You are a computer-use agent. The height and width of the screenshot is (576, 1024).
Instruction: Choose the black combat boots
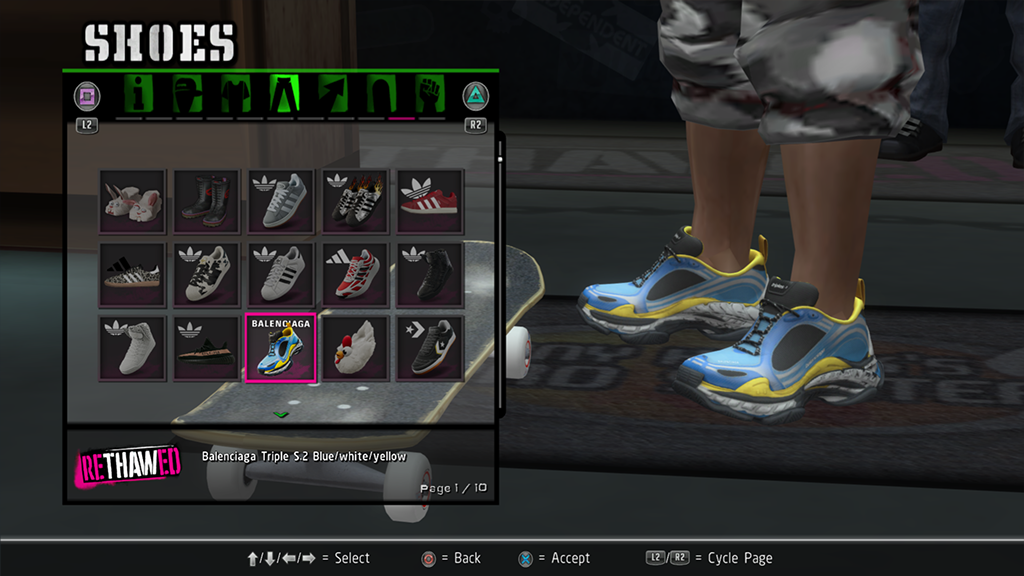point(206,202)
